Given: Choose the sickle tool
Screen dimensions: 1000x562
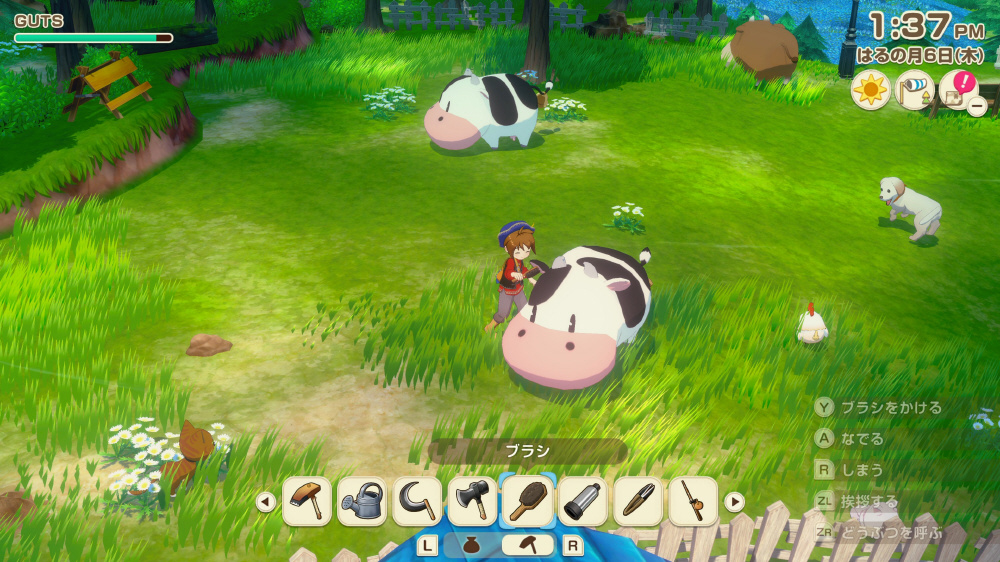Looking at the screenshot, I should 417,501.
